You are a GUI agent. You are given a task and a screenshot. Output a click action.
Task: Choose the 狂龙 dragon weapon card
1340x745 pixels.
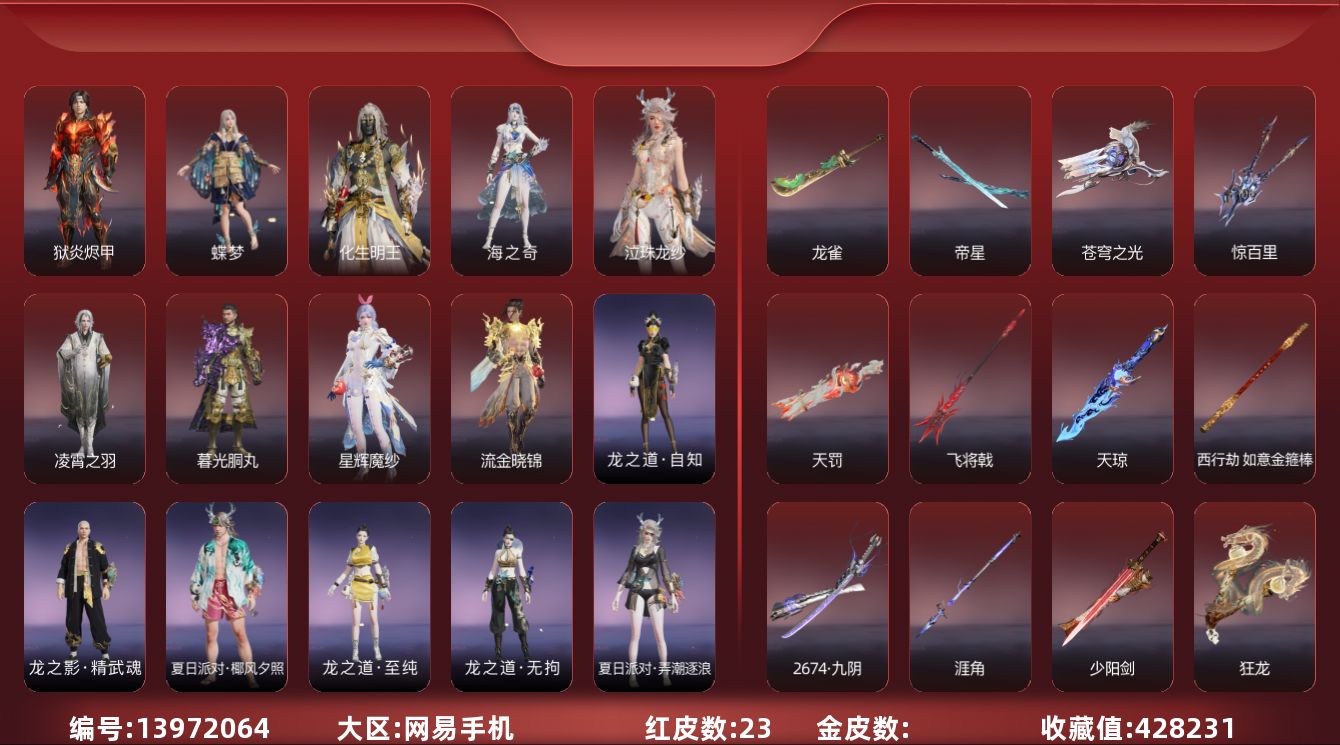(1254, 596)
